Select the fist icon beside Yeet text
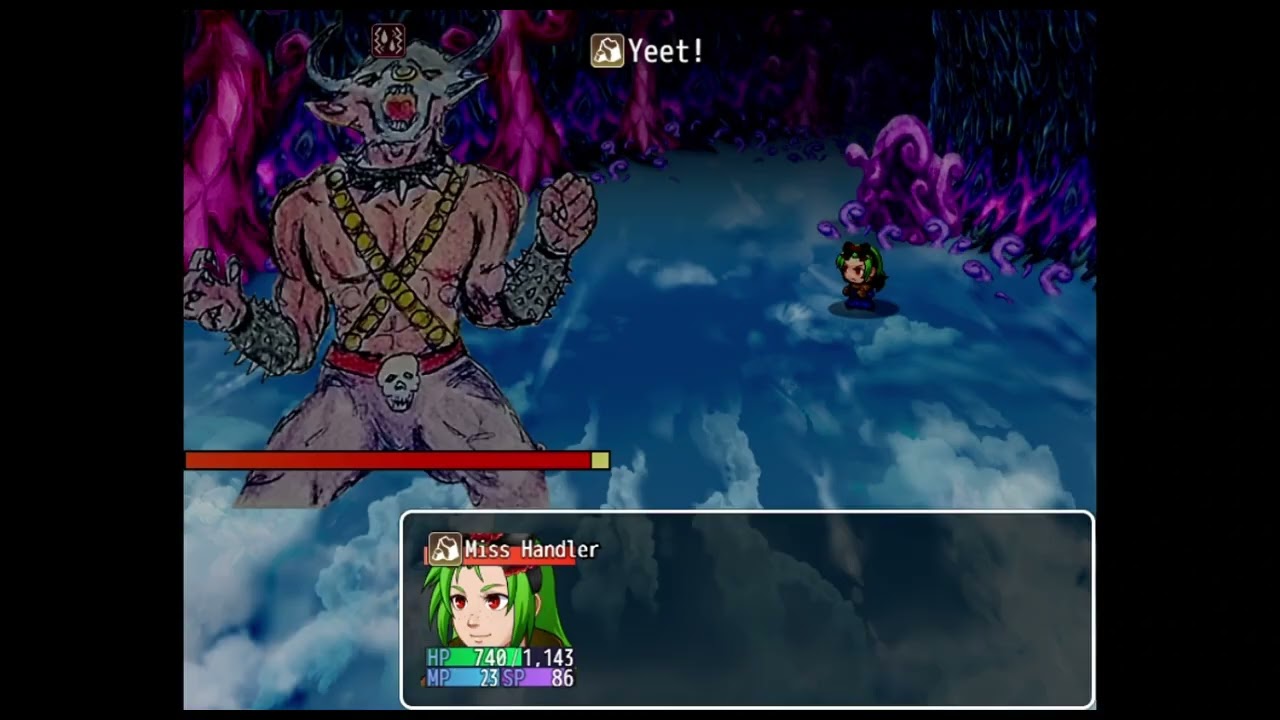1280x720 pixels. (x=607, y=51)
